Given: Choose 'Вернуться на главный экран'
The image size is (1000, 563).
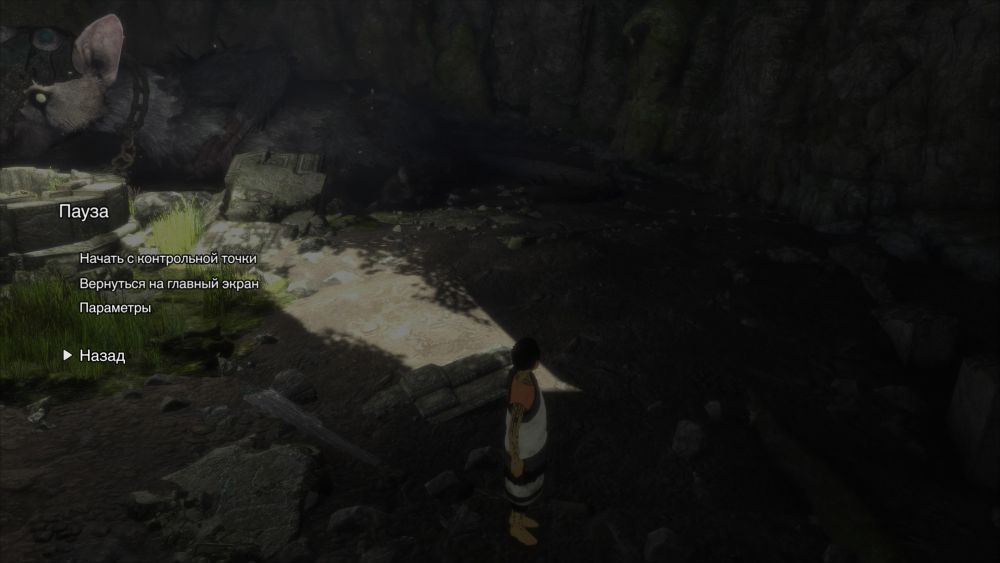Looking at the screenshot, I should point(169,283).
